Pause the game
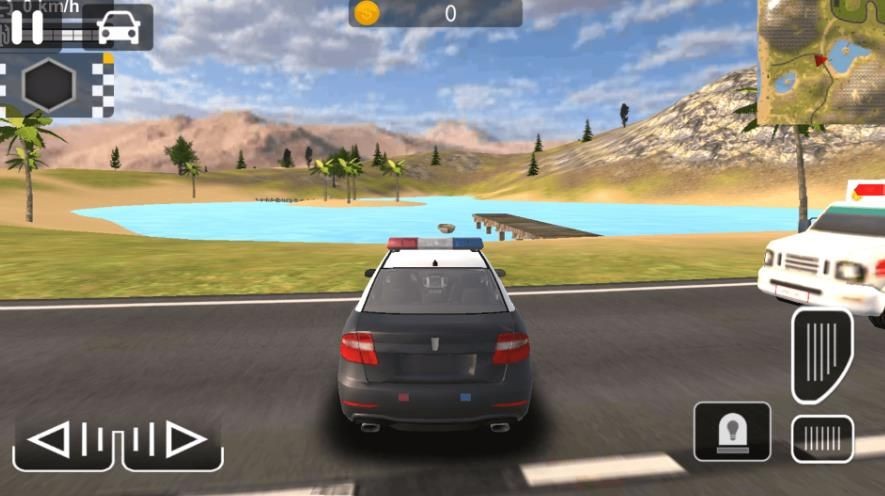The image size is (885, 496). pos(27,27)
